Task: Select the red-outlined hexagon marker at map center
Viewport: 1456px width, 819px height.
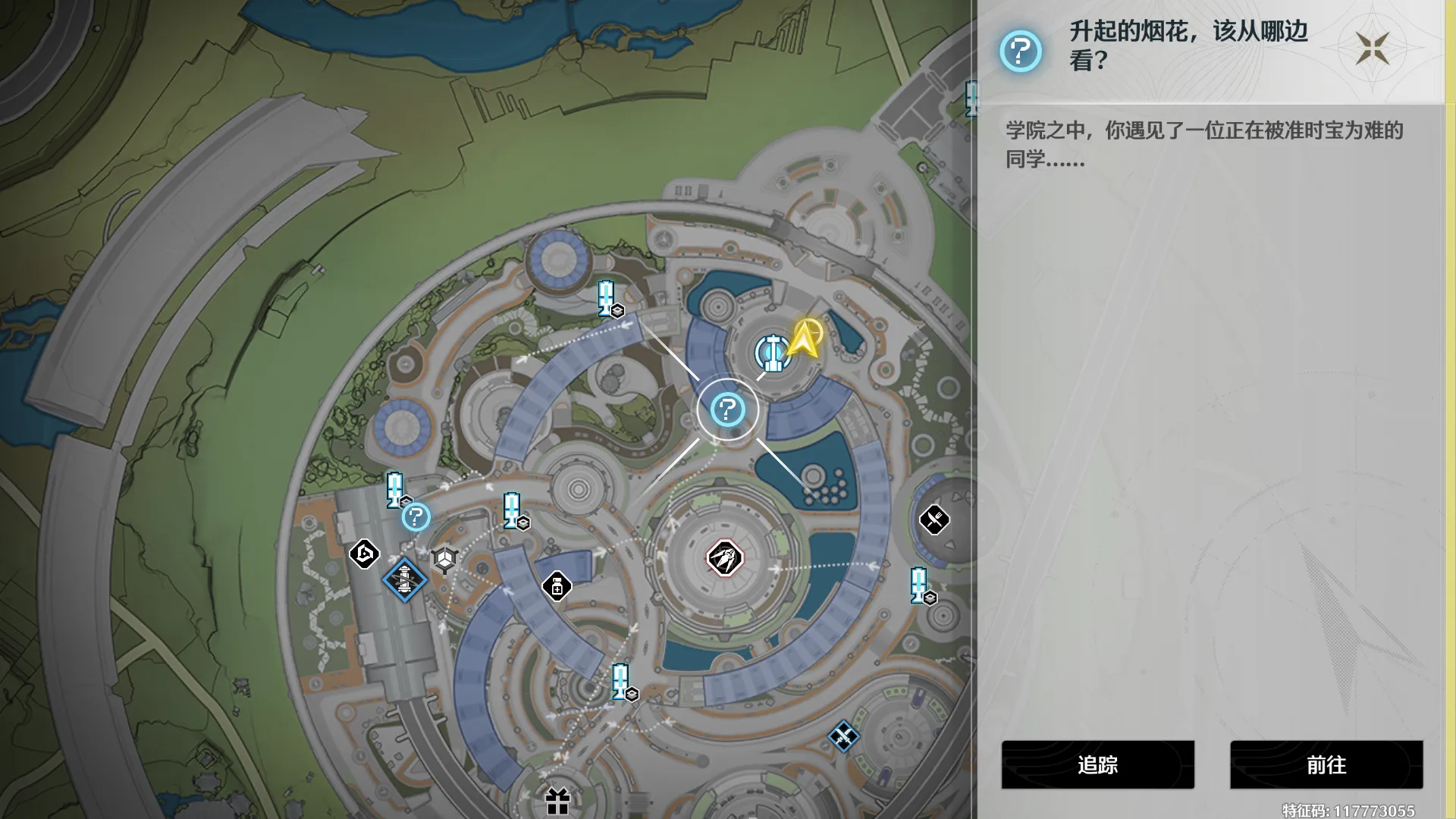Action: pos(724,559)
